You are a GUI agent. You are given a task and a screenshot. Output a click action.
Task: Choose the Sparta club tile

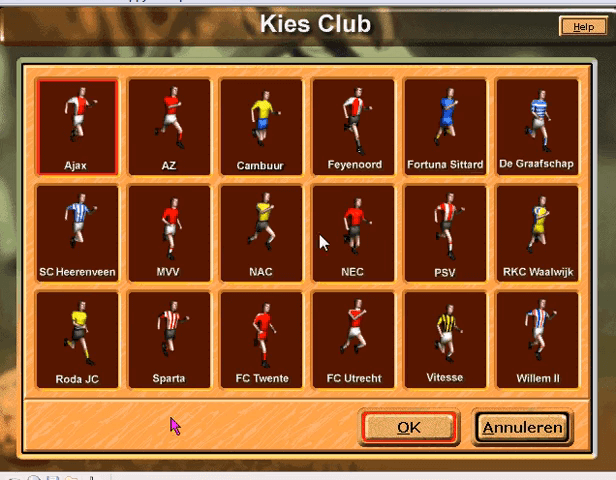pyautogui.click(x=169, y=339)
